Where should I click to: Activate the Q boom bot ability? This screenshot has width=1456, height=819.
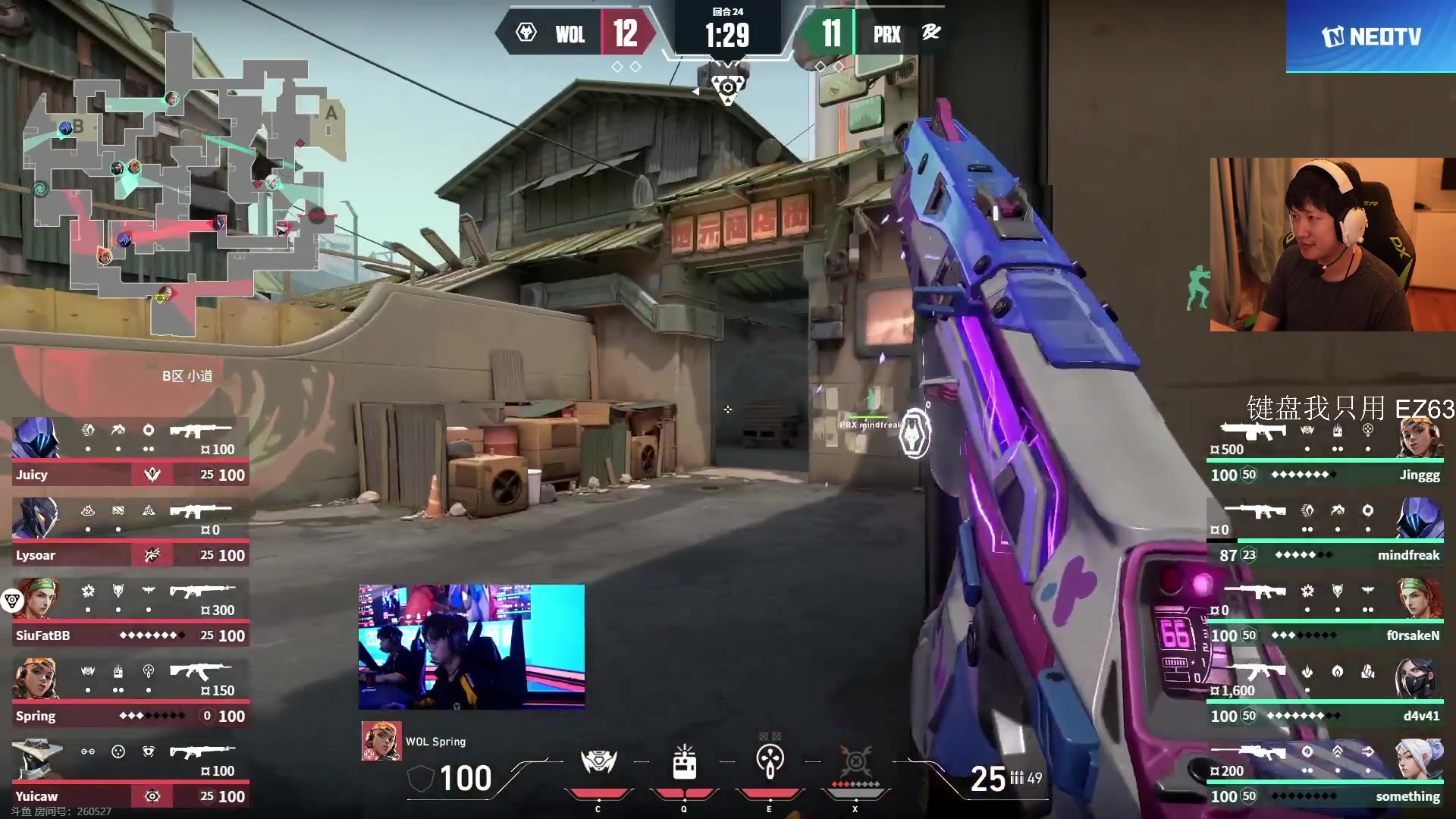(x=684, y=762)
